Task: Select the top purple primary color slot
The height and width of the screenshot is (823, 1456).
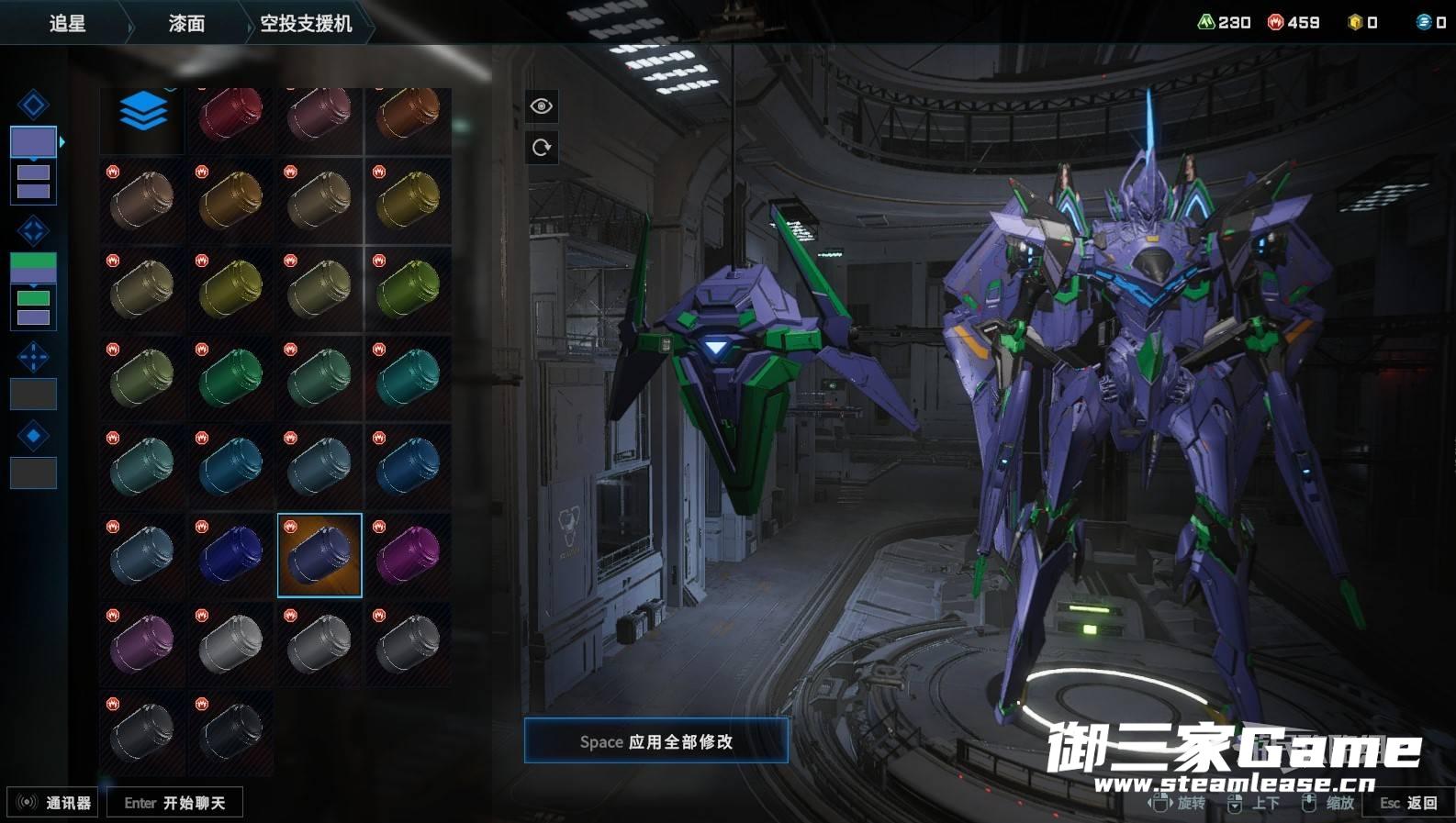Action: pyautogui.click(x=33, y=141)
